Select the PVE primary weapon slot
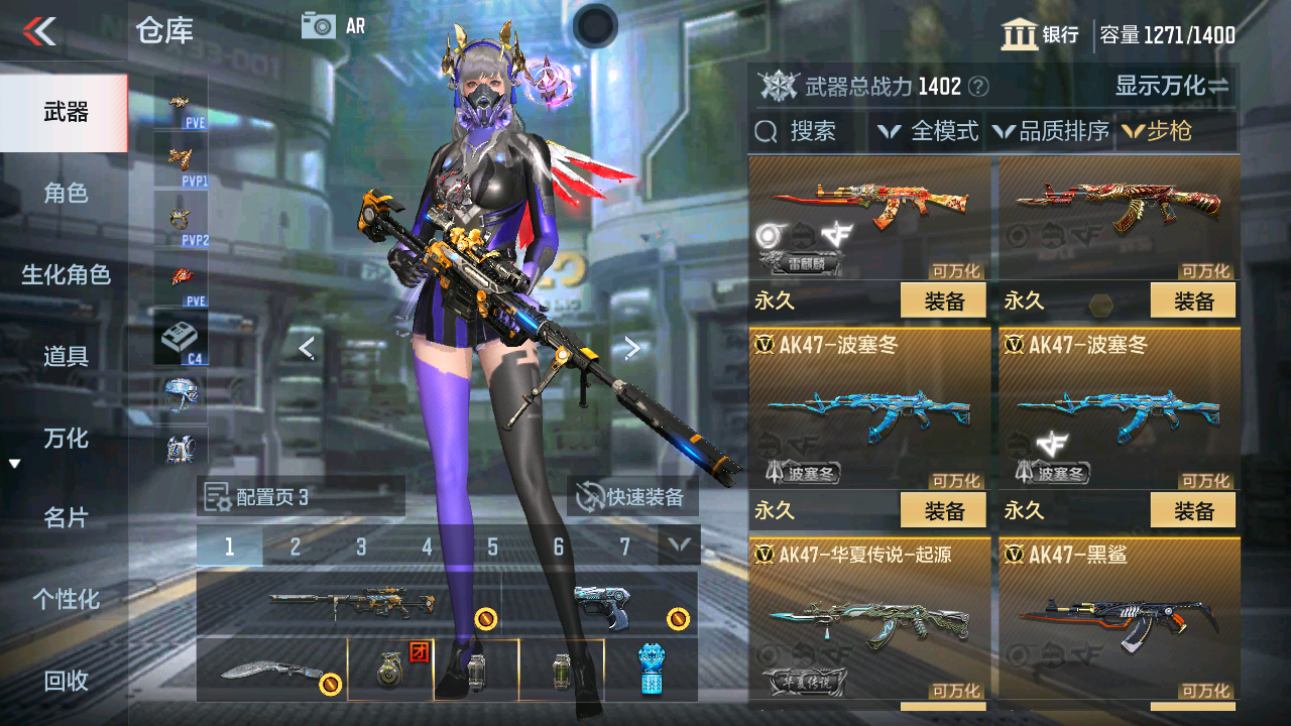The width and height of the screenshot is (1291, 726). 182,103
